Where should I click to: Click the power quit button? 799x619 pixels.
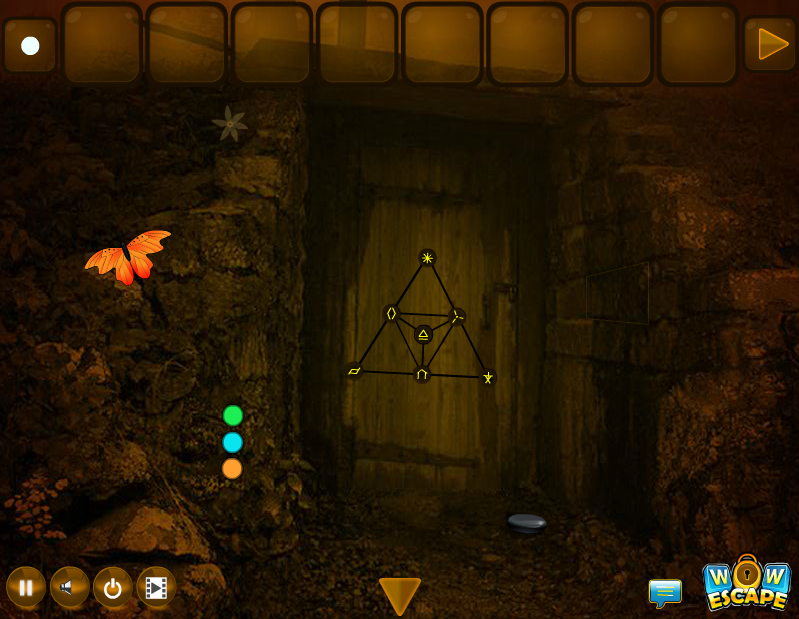pos(113,587)
